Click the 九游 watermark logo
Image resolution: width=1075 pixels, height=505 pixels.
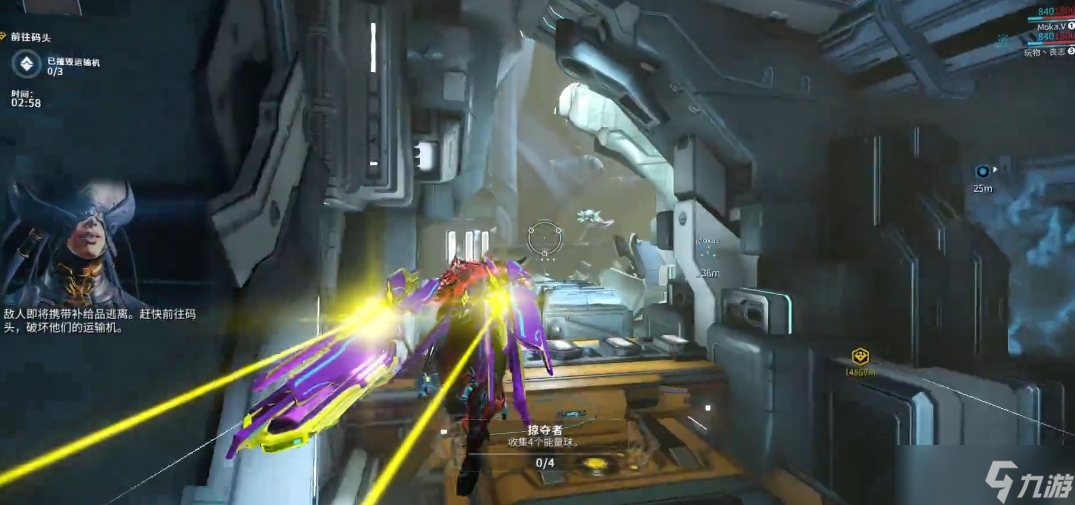(x=1027, y=482)
